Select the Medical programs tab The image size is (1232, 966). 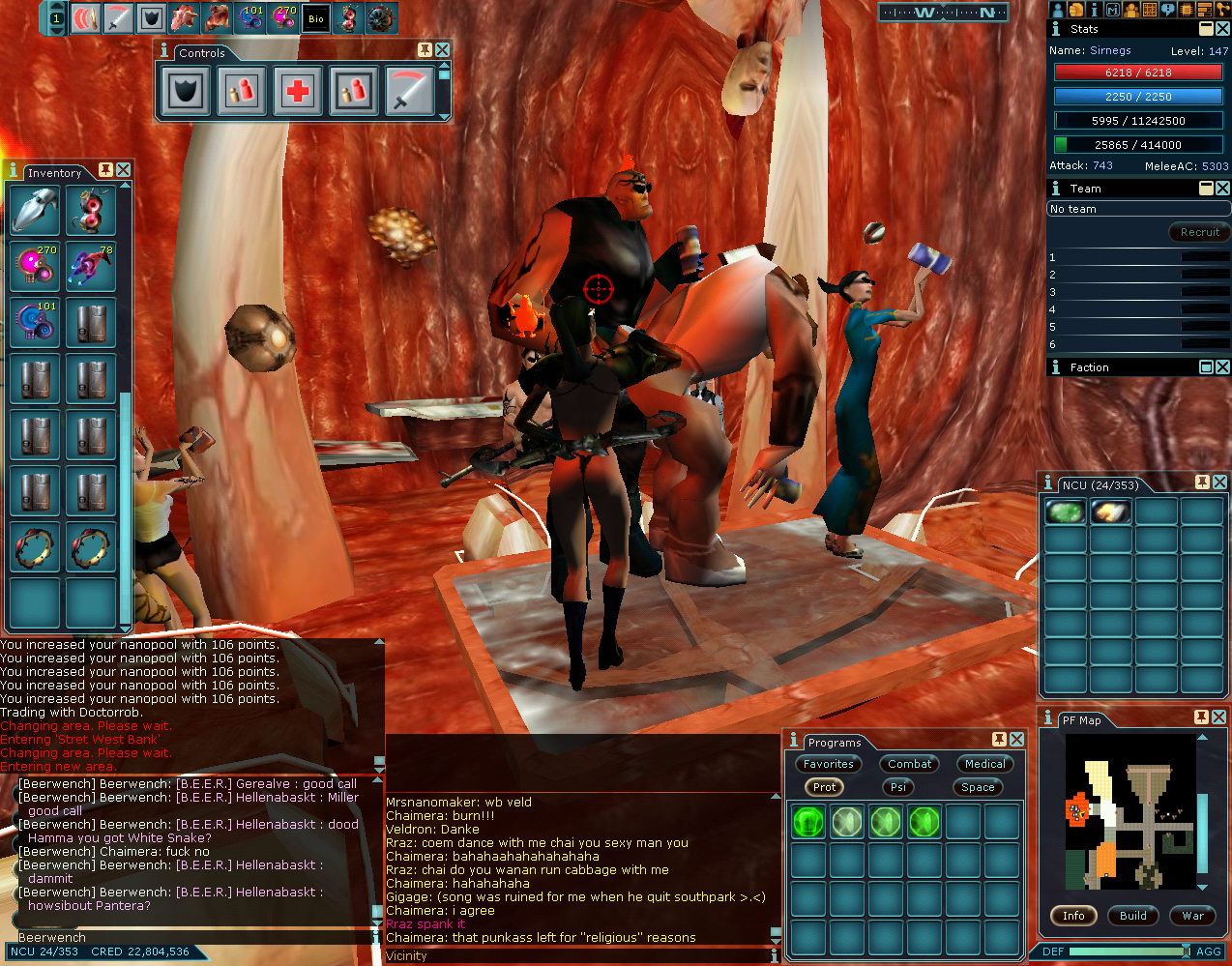click(984, 764)
